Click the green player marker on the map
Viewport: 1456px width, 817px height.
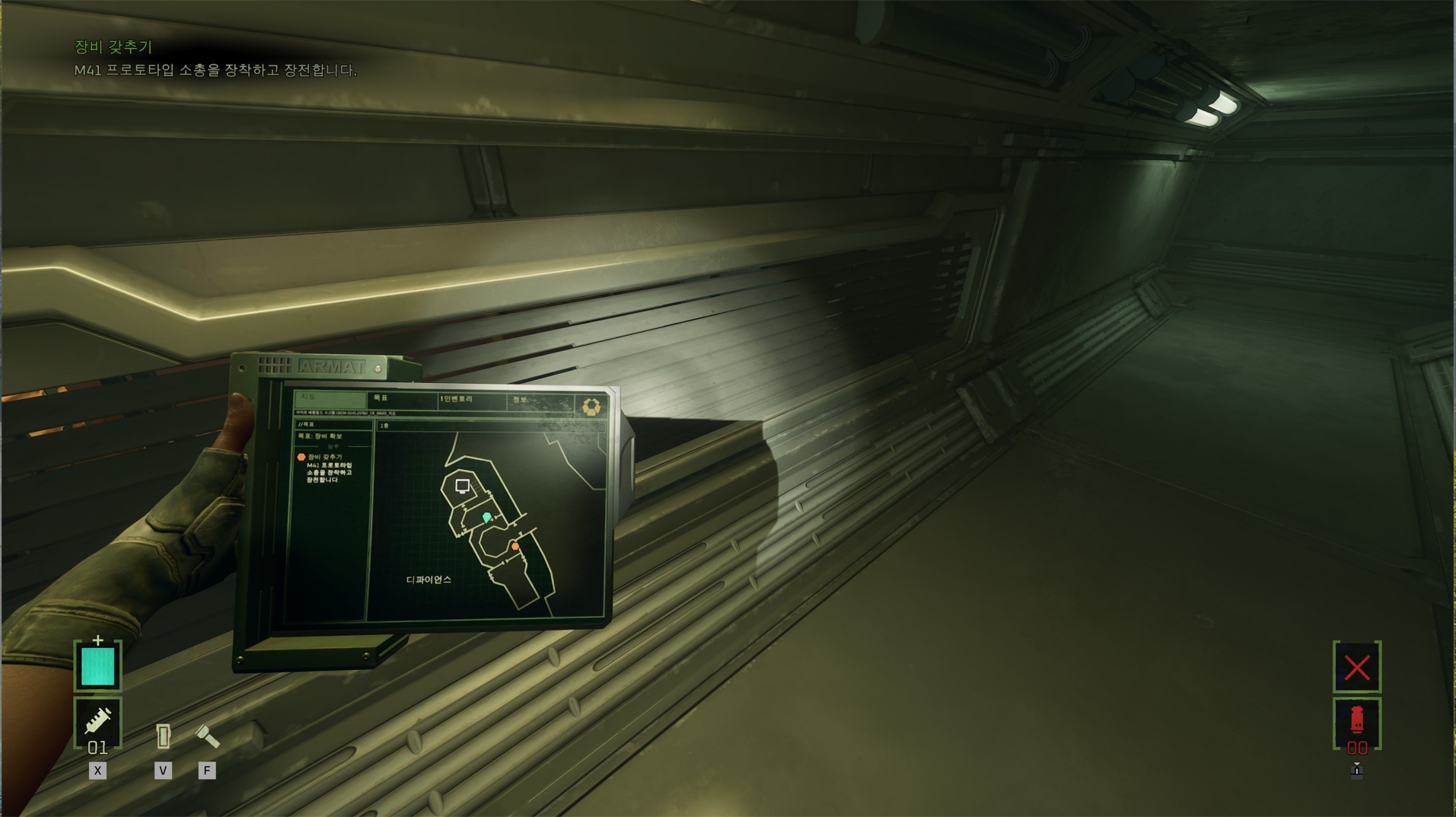pos(487,518)
